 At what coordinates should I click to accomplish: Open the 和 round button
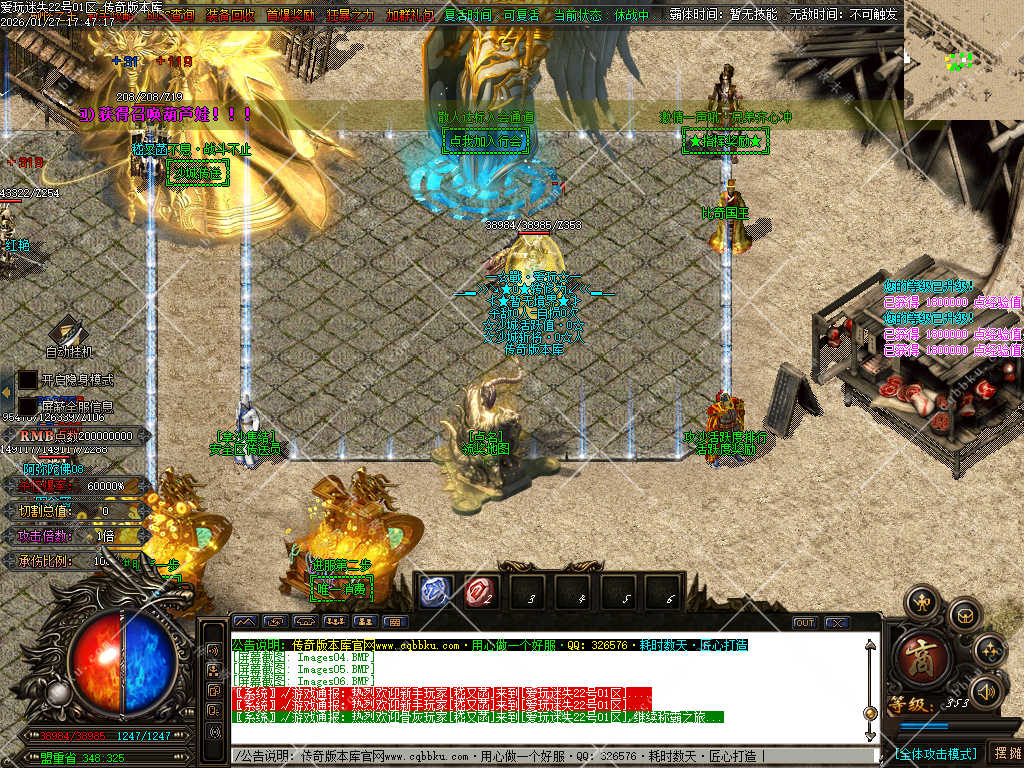tap(921, 604)
